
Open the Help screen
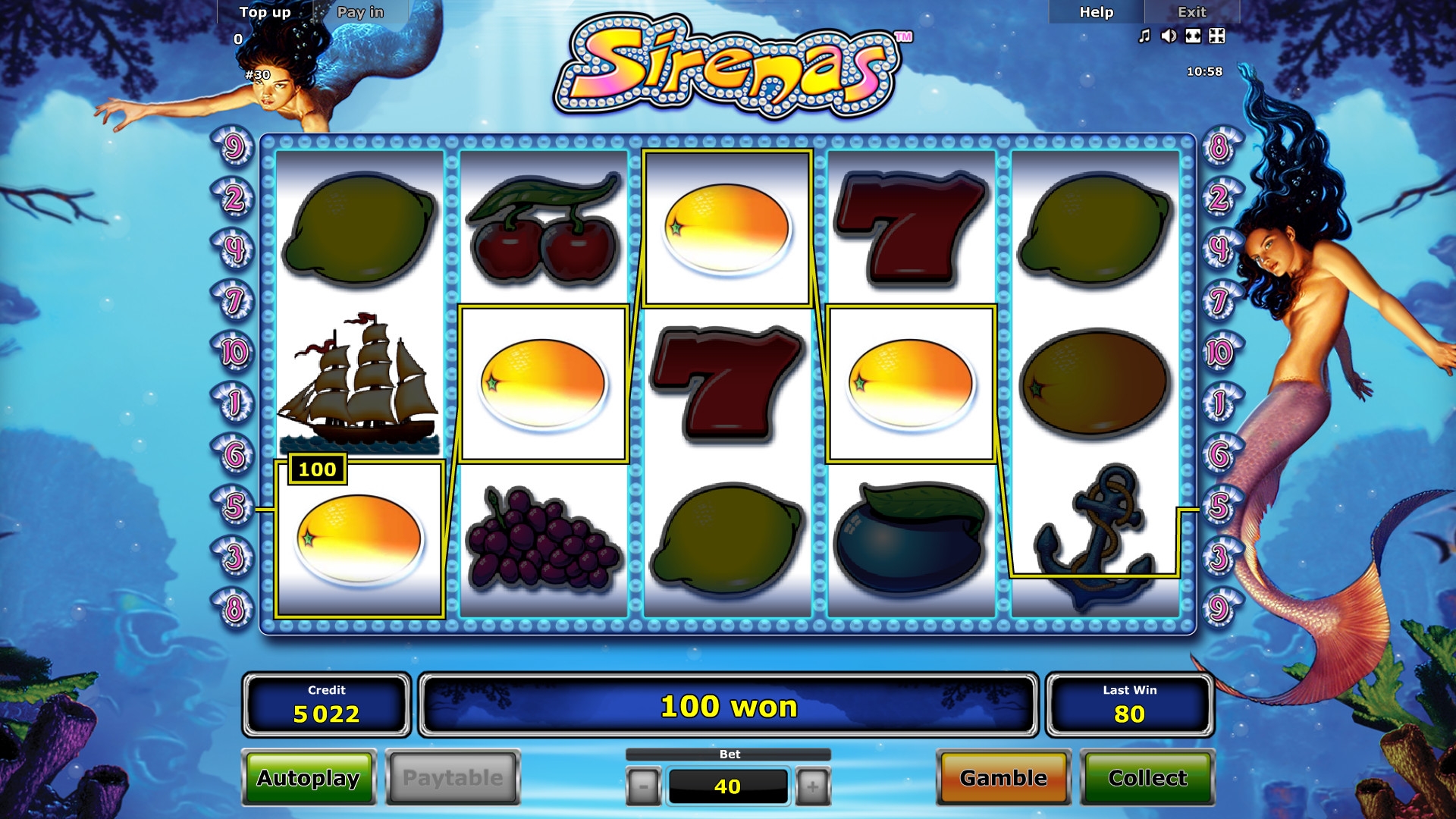click(x=1096, y=12)
